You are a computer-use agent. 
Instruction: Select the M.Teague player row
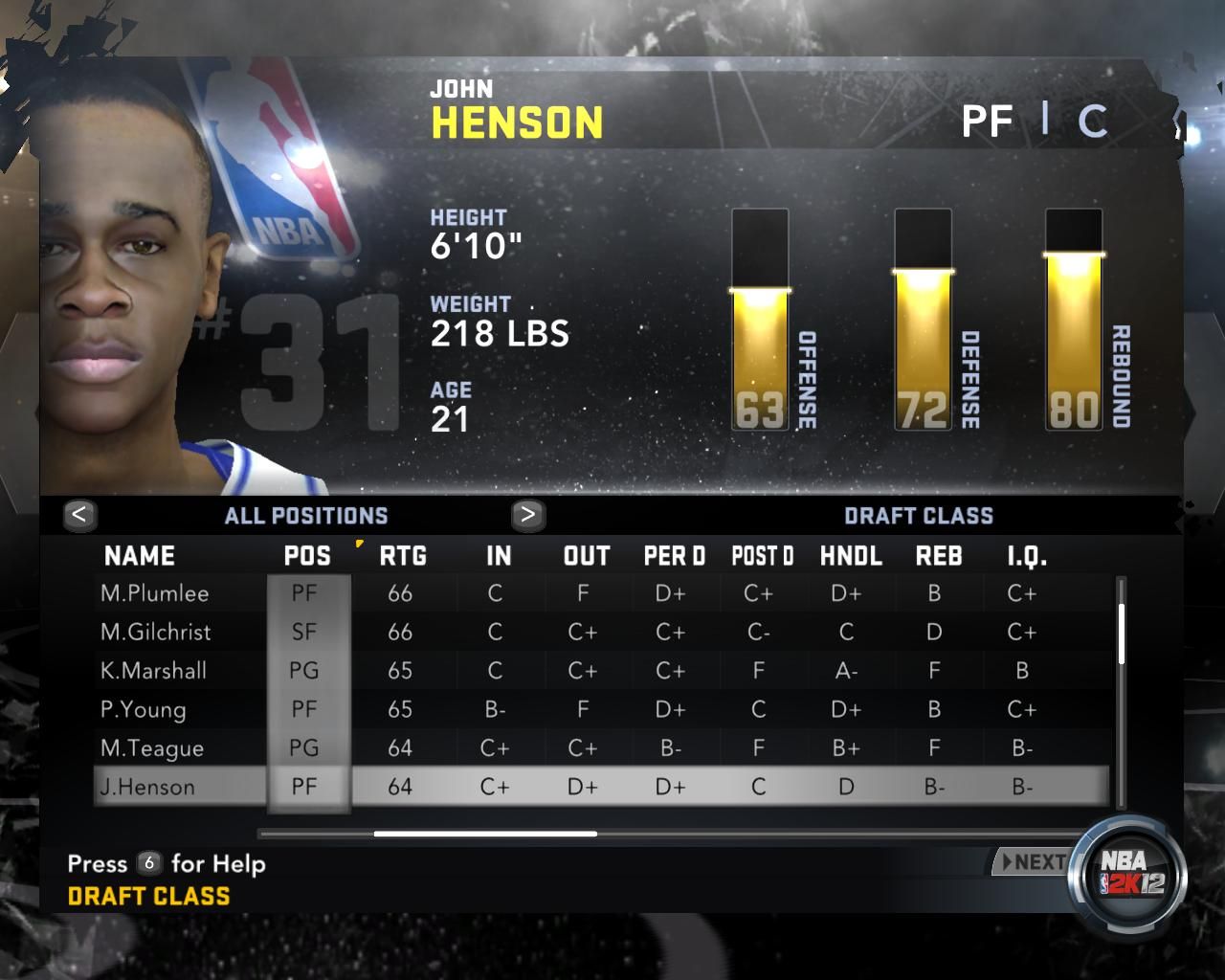[152, 748]
